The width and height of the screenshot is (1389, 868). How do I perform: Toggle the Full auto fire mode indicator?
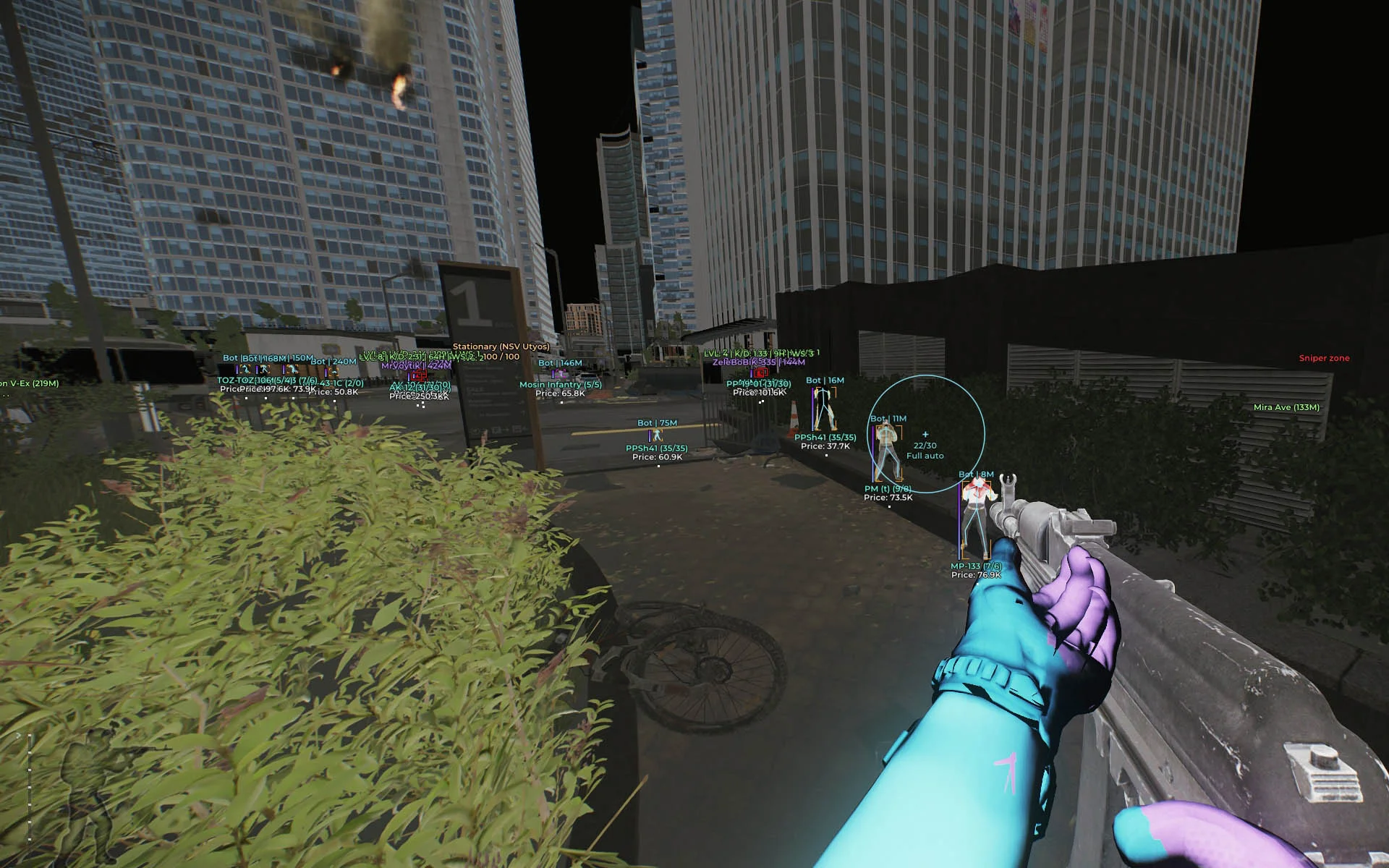coord(925,456)
